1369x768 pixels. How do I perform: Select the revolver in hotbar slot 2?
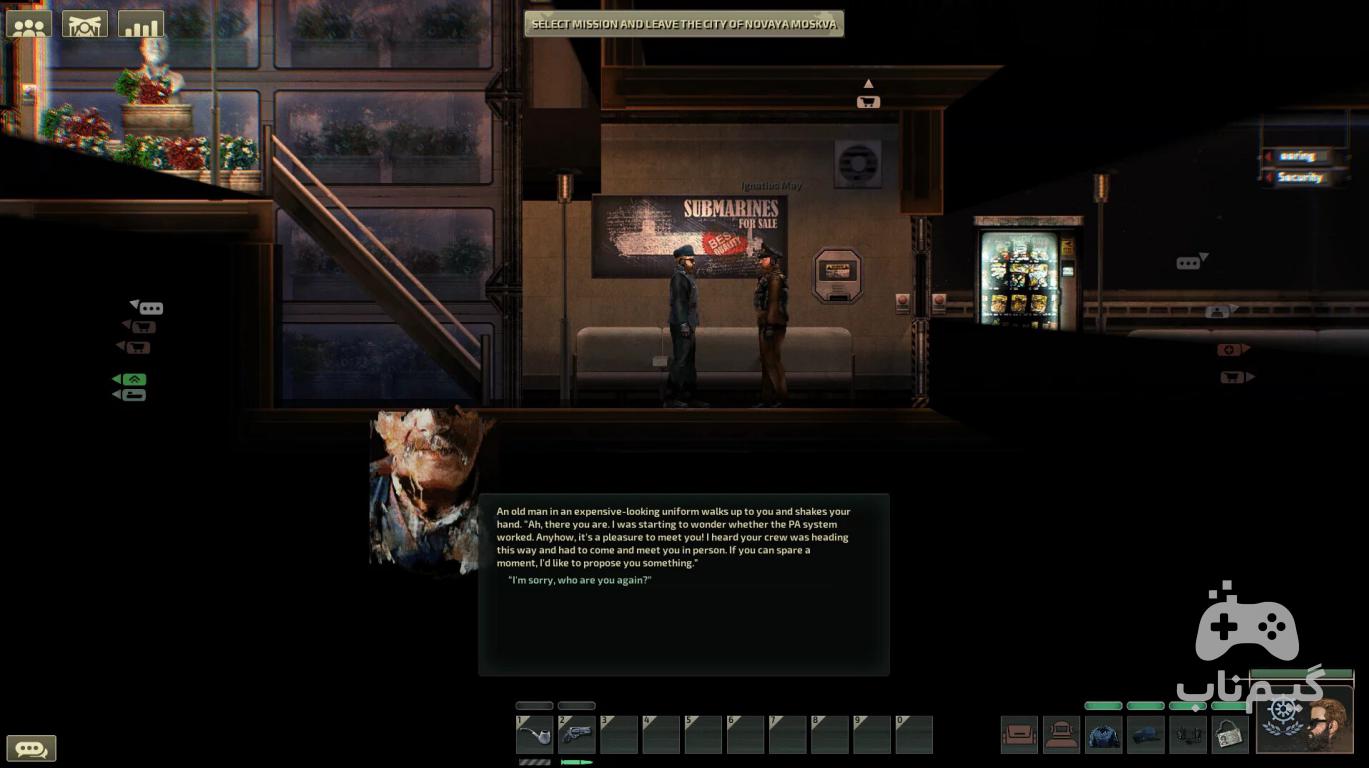point(577,735)
